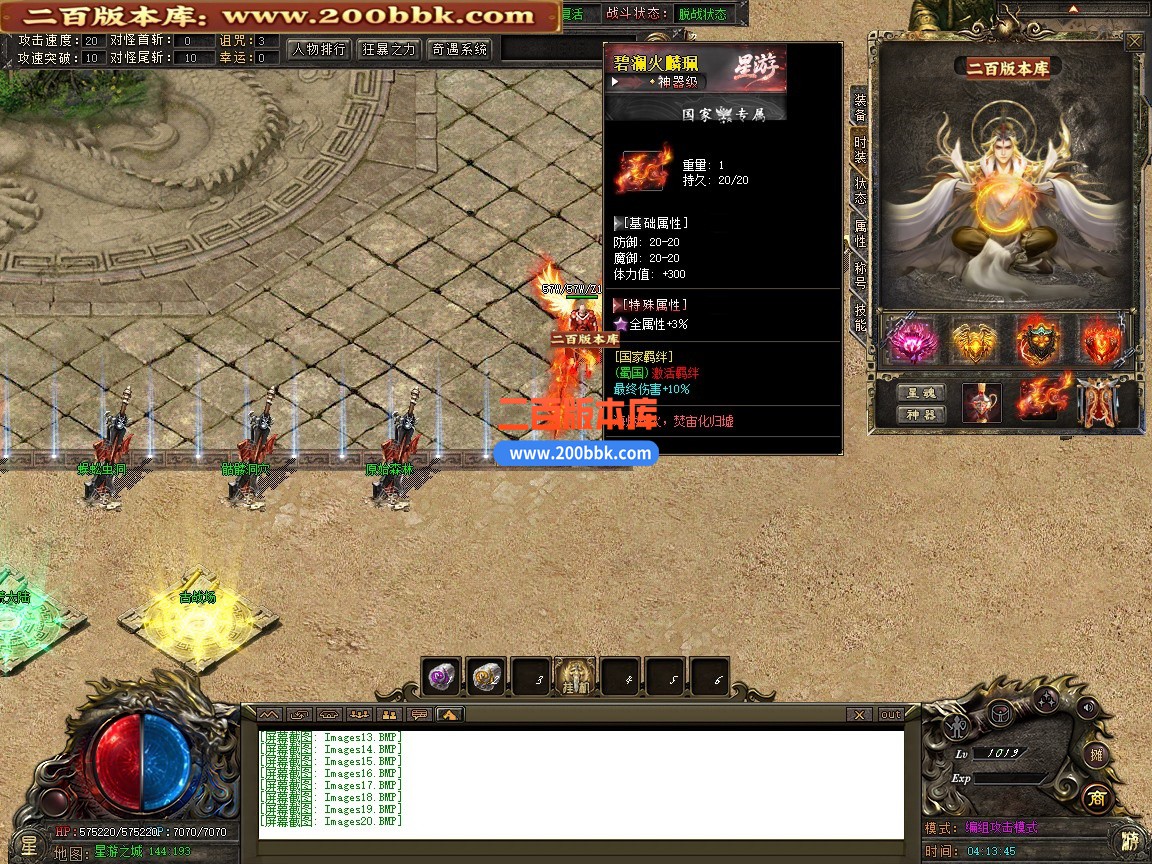
Task: View the 技能 skills tab
Action: coord(860,317)
